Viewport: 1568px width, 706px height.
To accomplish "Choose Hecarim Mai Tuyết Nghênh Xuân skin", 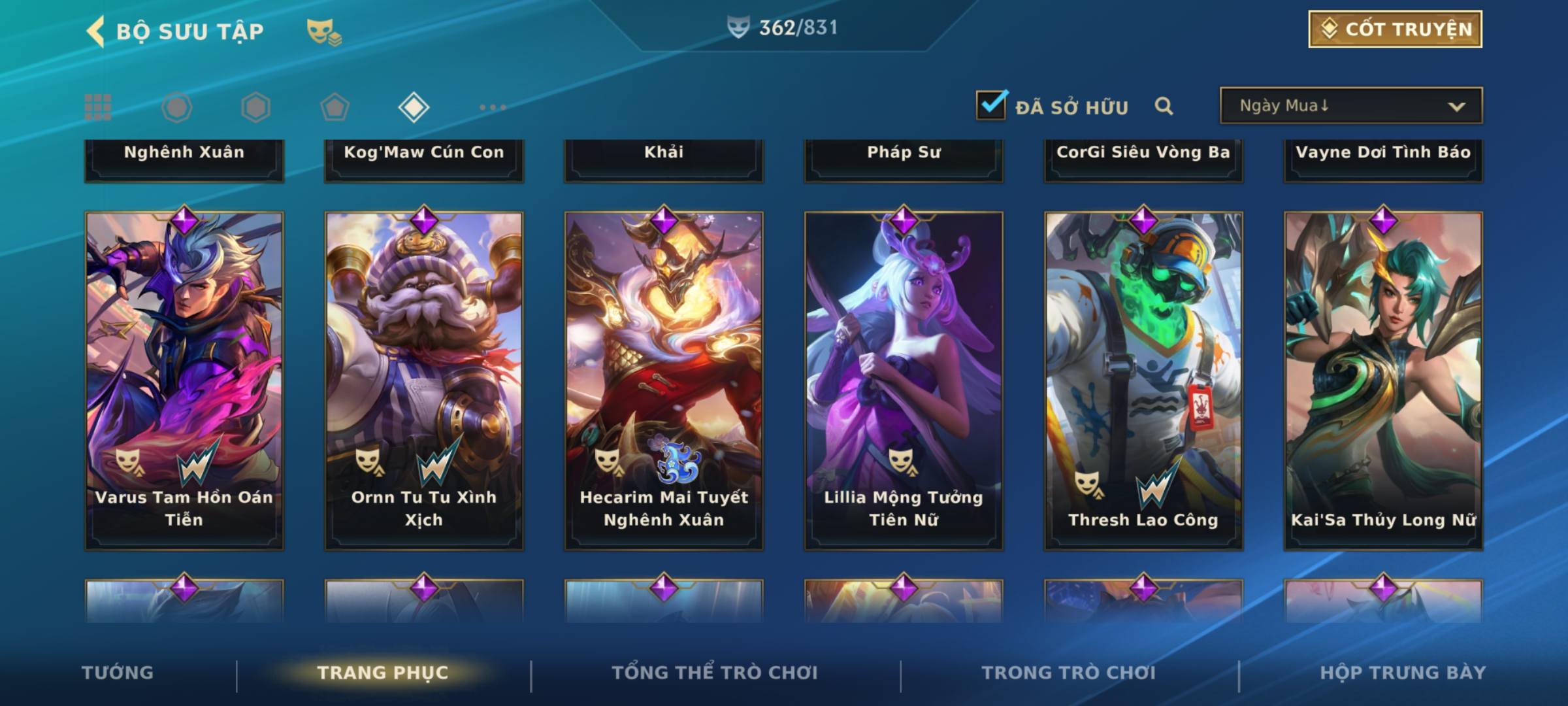I will tap(664, 380).
